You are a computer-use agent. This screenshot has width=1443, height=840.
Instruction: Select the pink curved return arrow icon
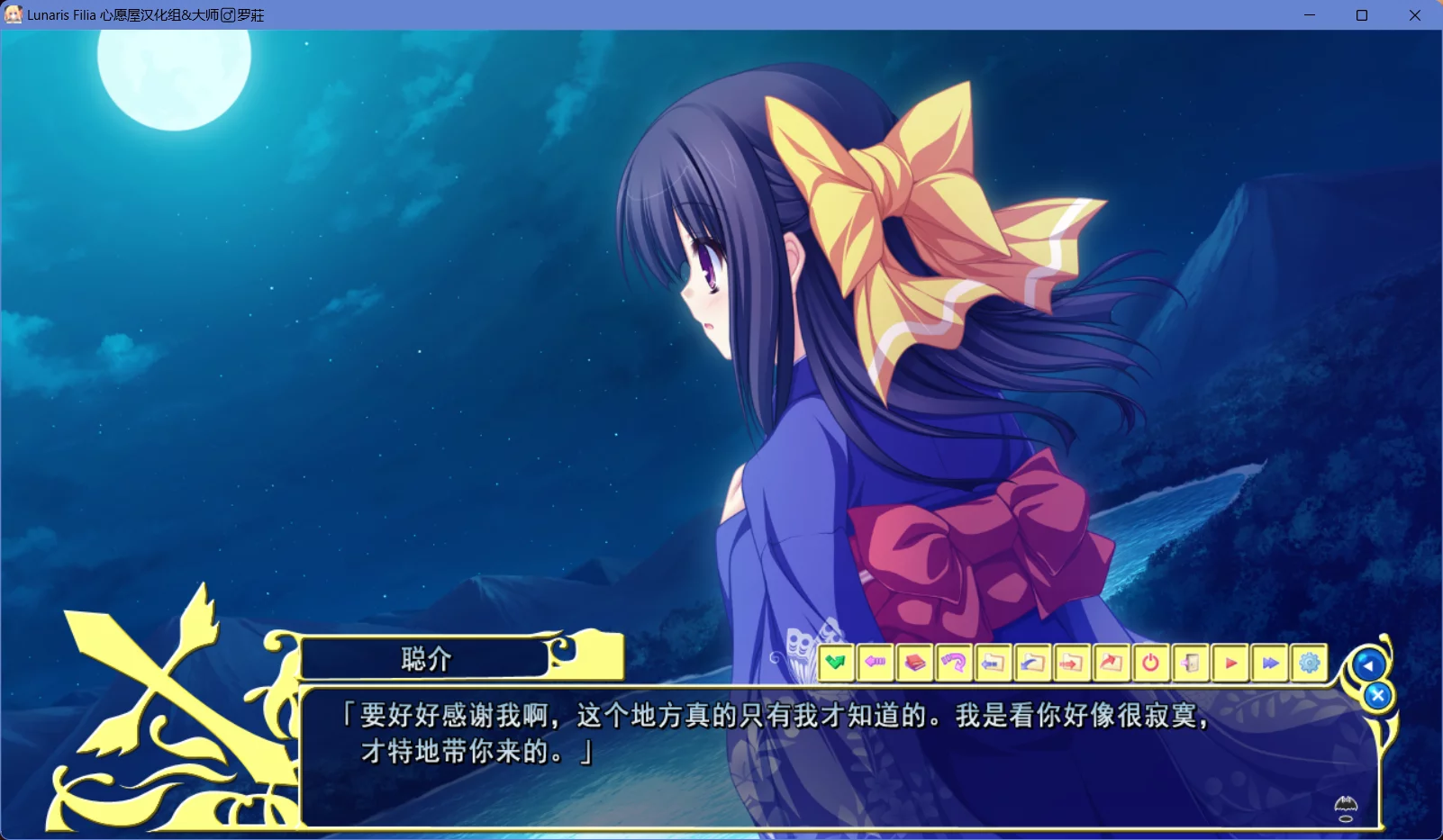954,664
